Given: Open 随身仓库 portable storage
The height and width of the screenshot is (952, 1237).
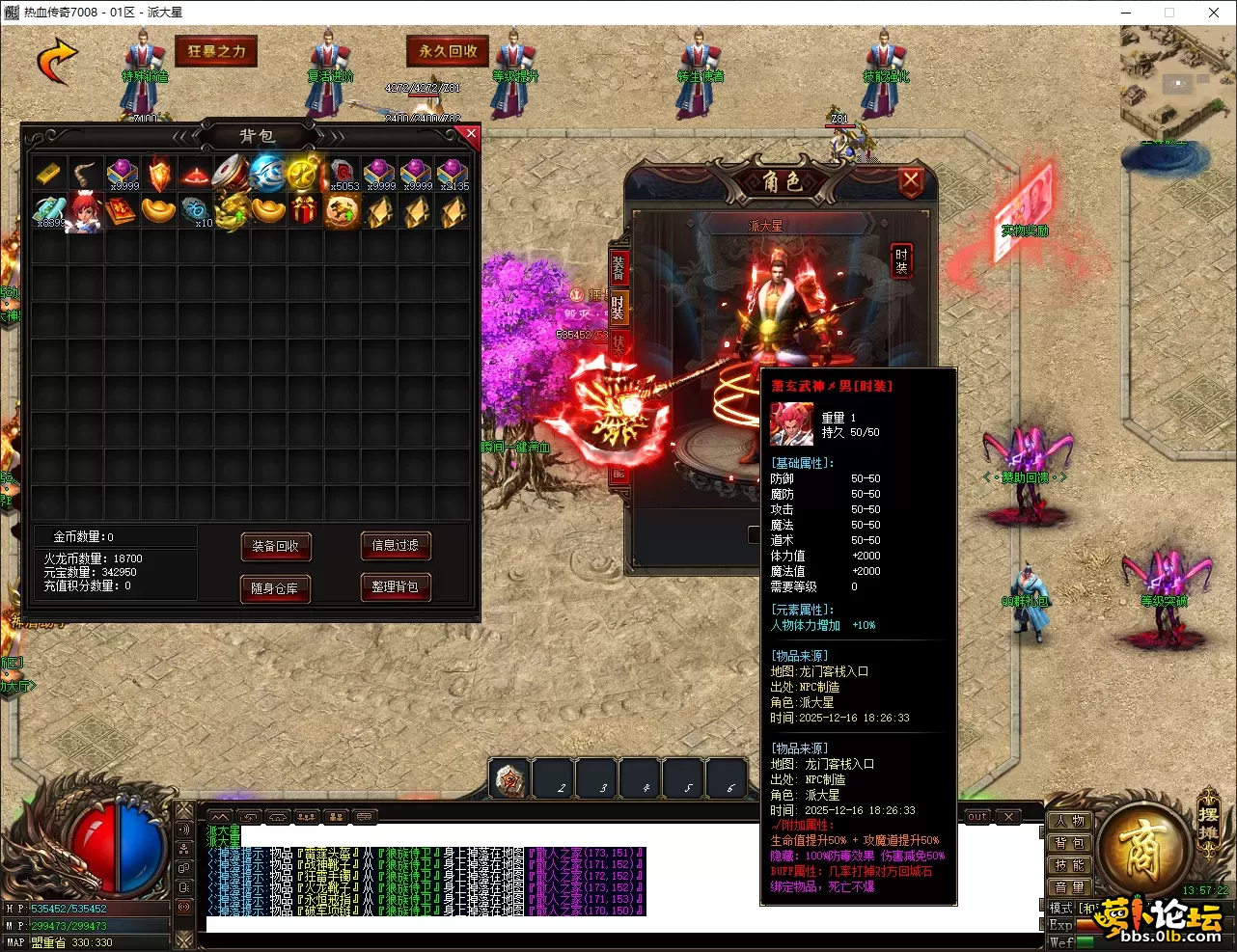Looking at the screenshot, I should (x=275, y=588).
